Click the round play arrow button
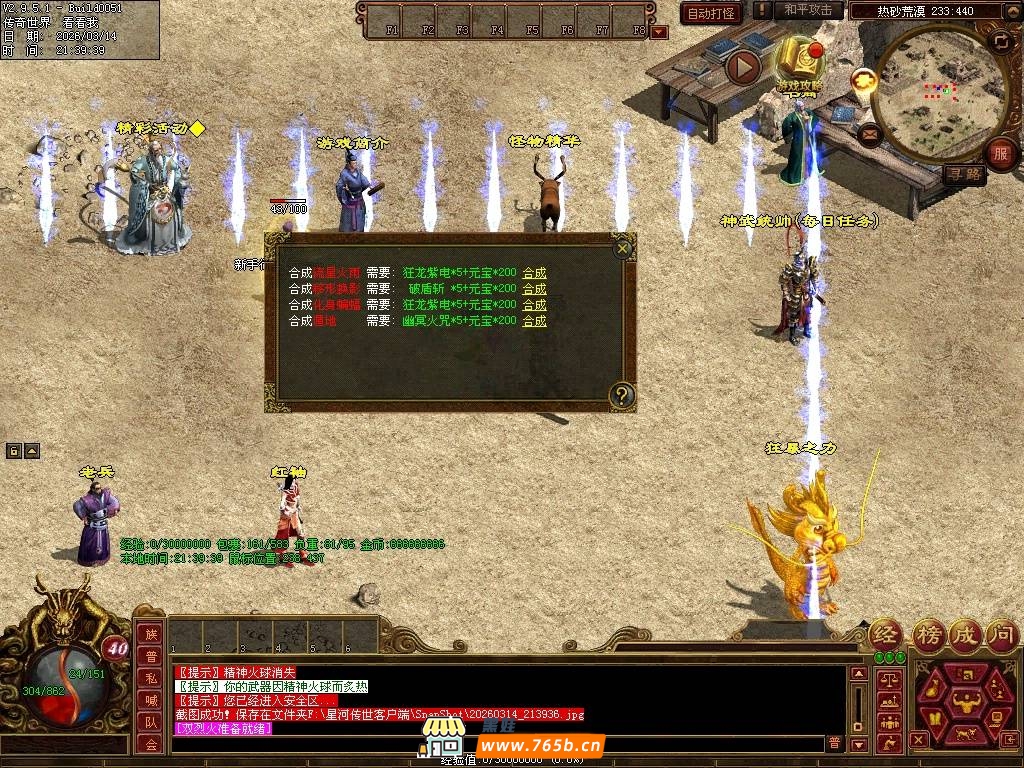The height and width of the screenshot is (768, 1024). 743,67
